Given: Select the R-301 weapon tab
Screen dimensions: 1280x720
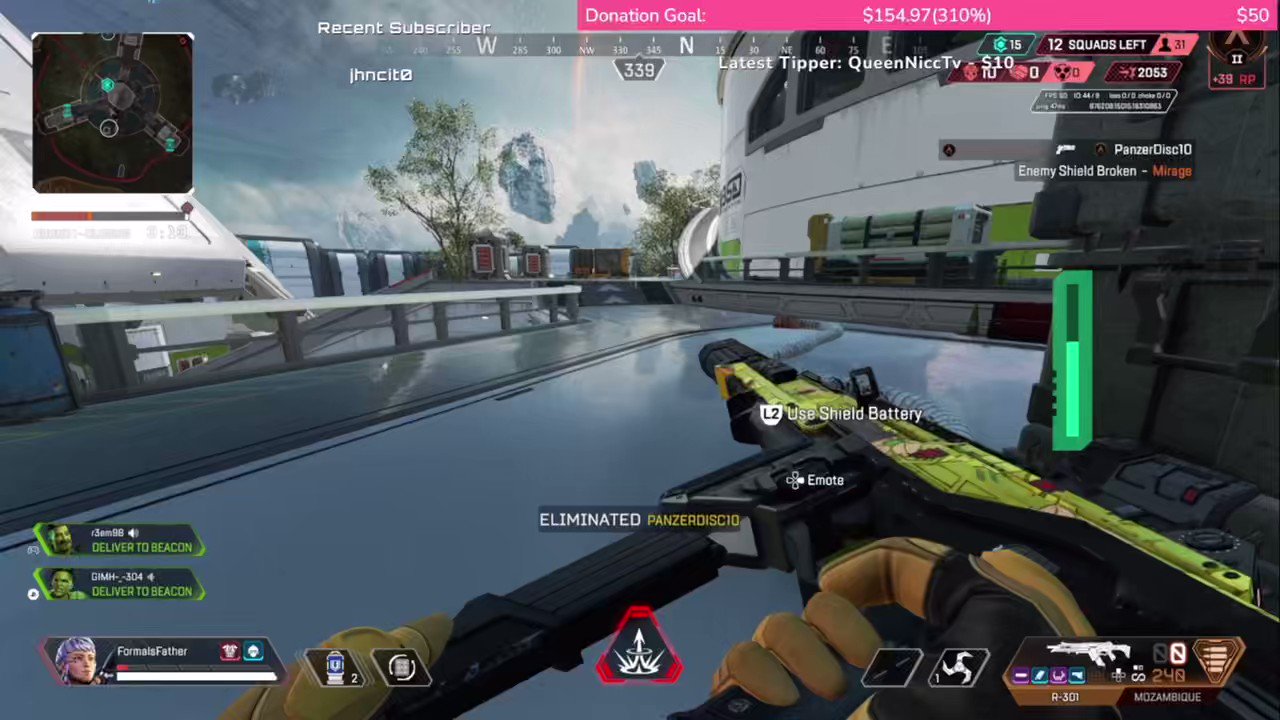Looking at the screenshot, I should 1066,695.
